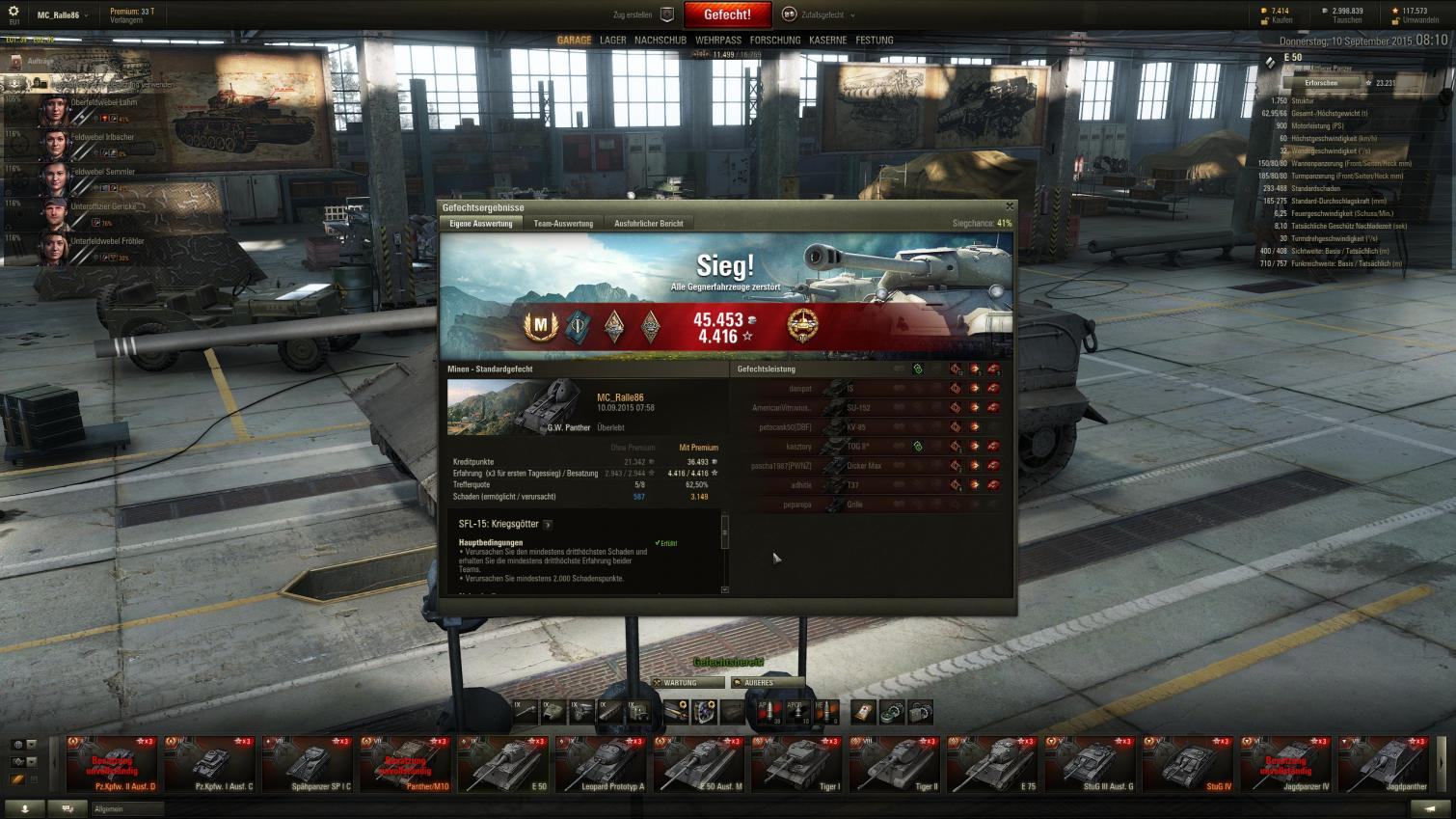Select the Tiger II tank slot
The height and width of the screenshot is (819, 1456).
coord(895,764)
